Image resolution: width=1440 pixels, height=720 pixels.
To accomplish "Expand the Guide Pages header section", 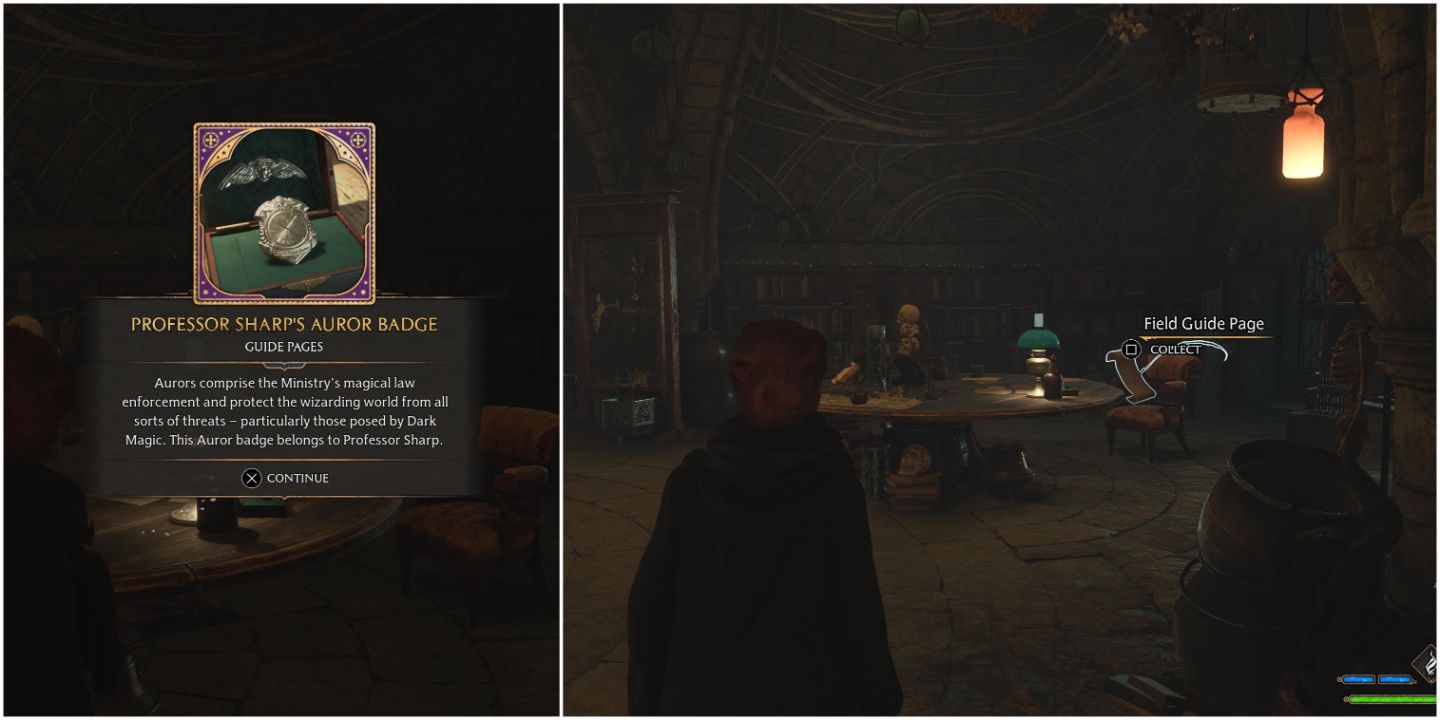I will coord(286,346).
